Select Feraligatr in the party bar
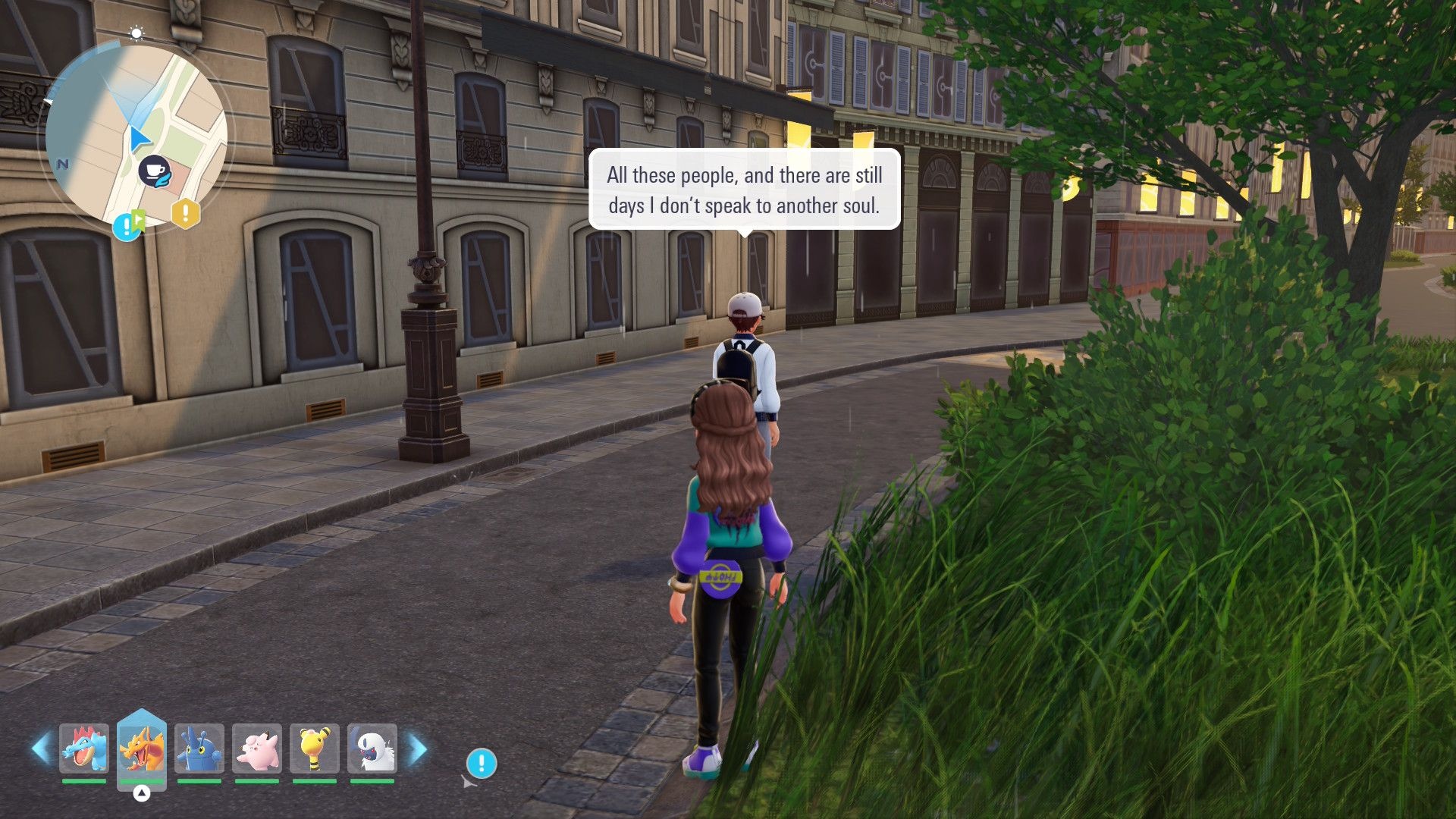The width and height of the screenshot is (1456, 819). pyautogui.click(x=84, y=748)
